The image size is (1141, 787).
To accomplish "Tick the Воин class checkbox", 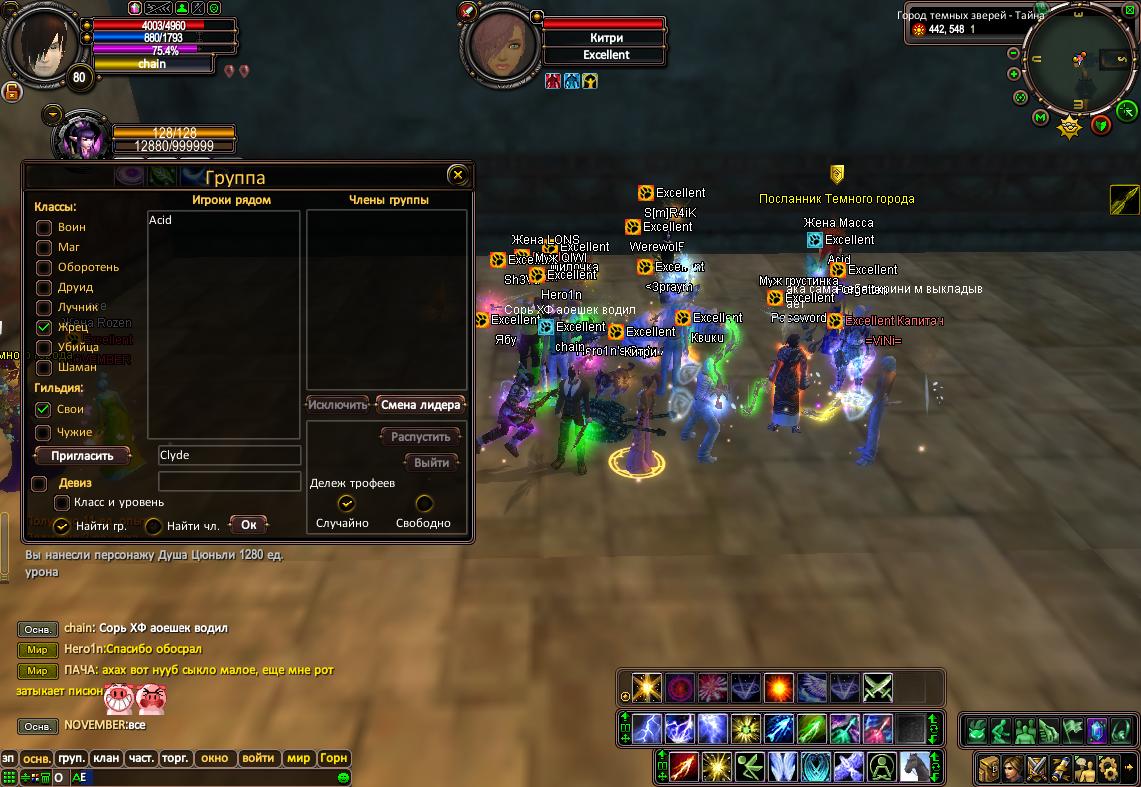I will [x=44, y=227].
